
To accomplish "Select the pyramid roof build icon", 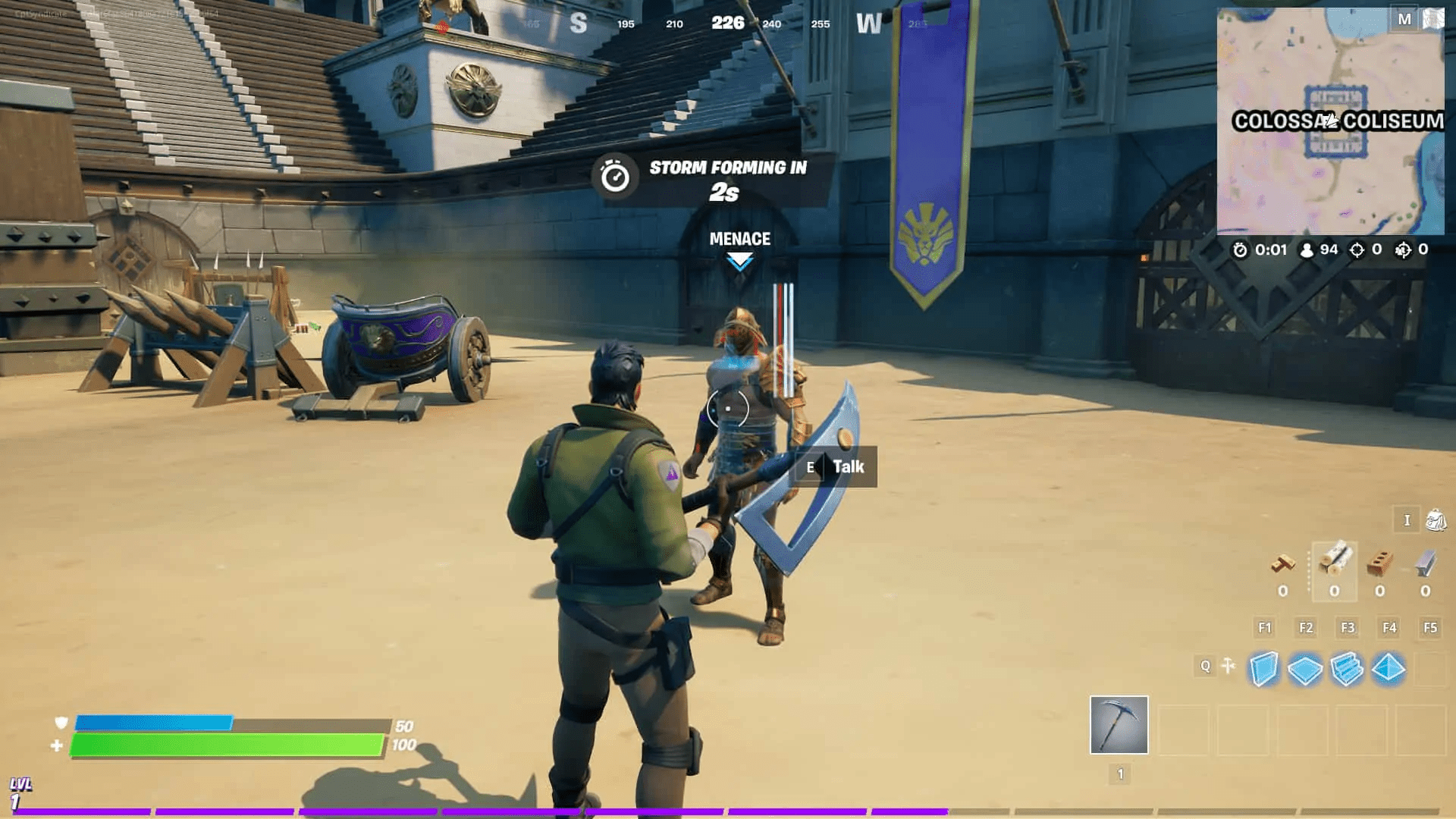I will coord(1388,670).
